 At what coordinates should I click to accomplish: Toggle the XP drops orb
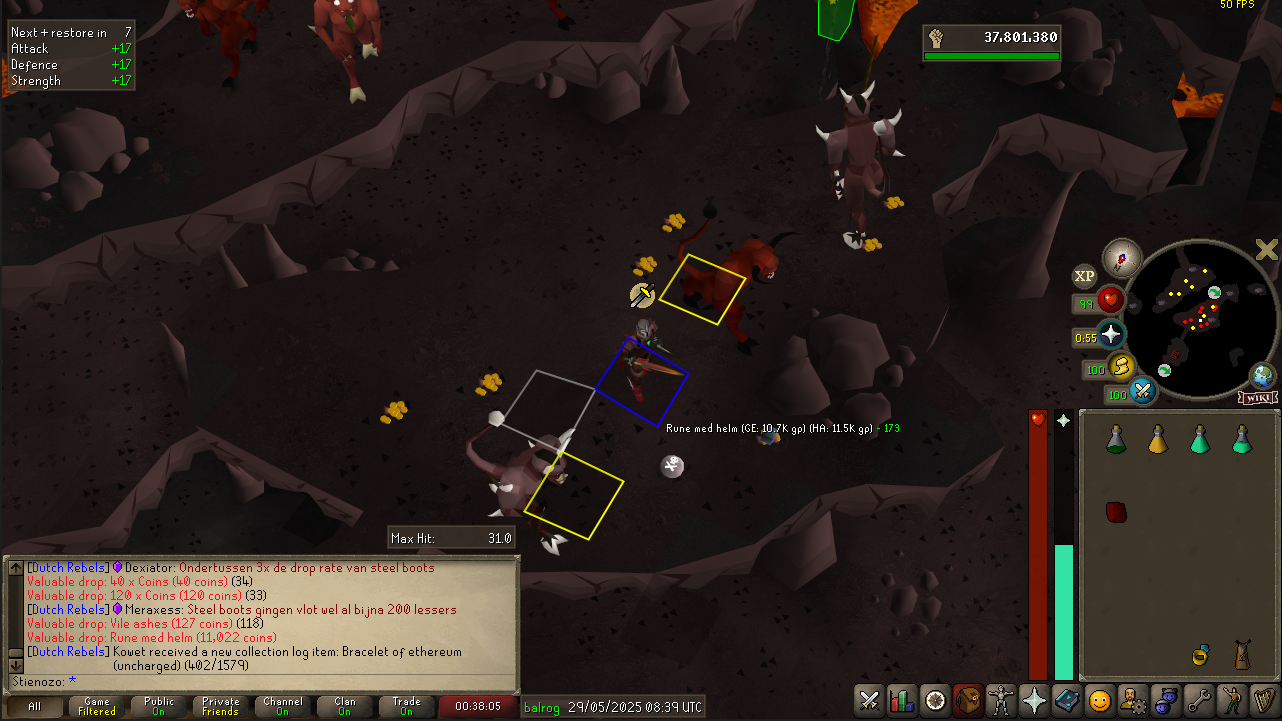1085,277
